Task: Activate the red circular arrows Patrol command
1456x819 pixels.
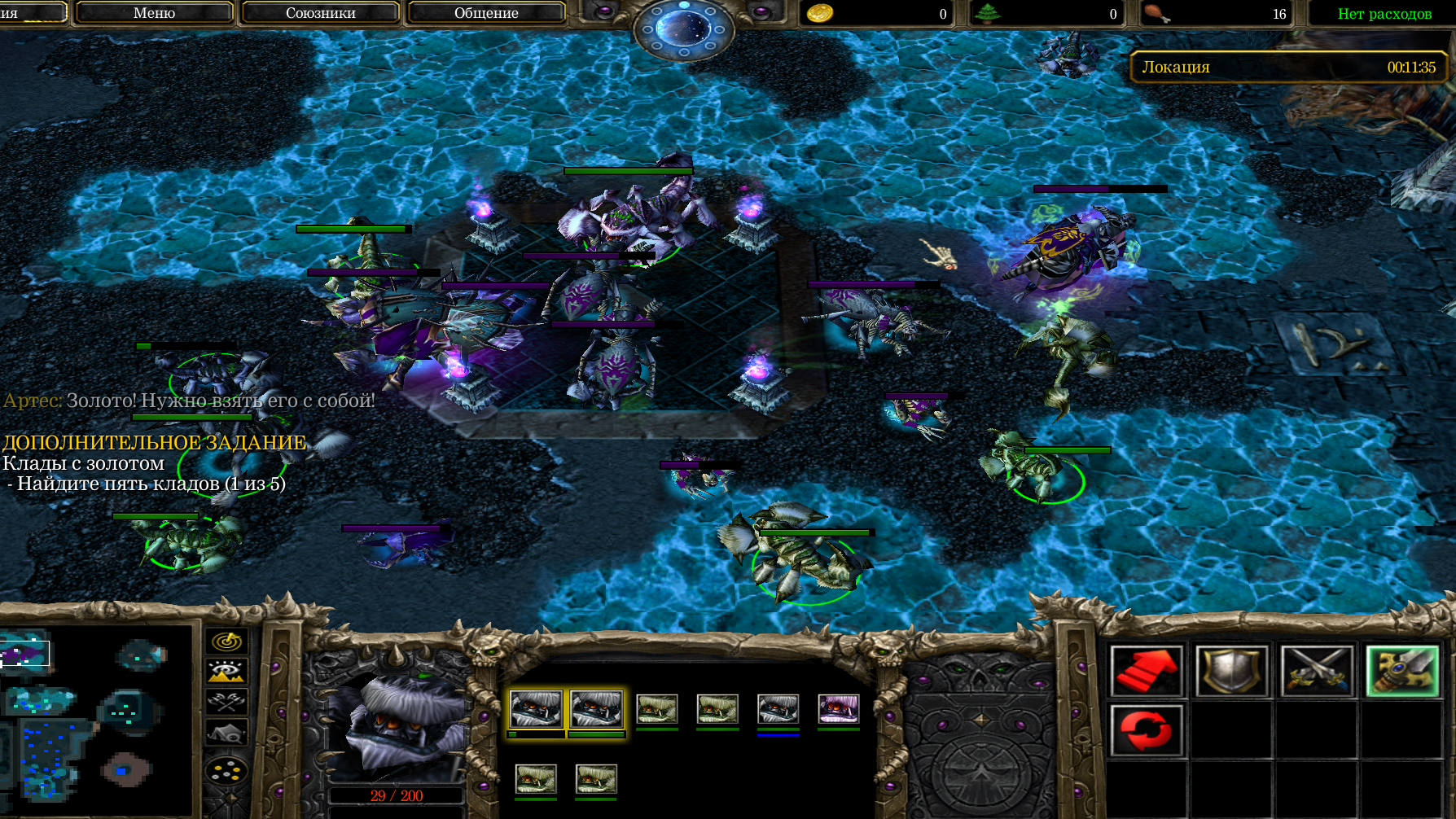Action: pyautogui.click(x=1147, y=730)
